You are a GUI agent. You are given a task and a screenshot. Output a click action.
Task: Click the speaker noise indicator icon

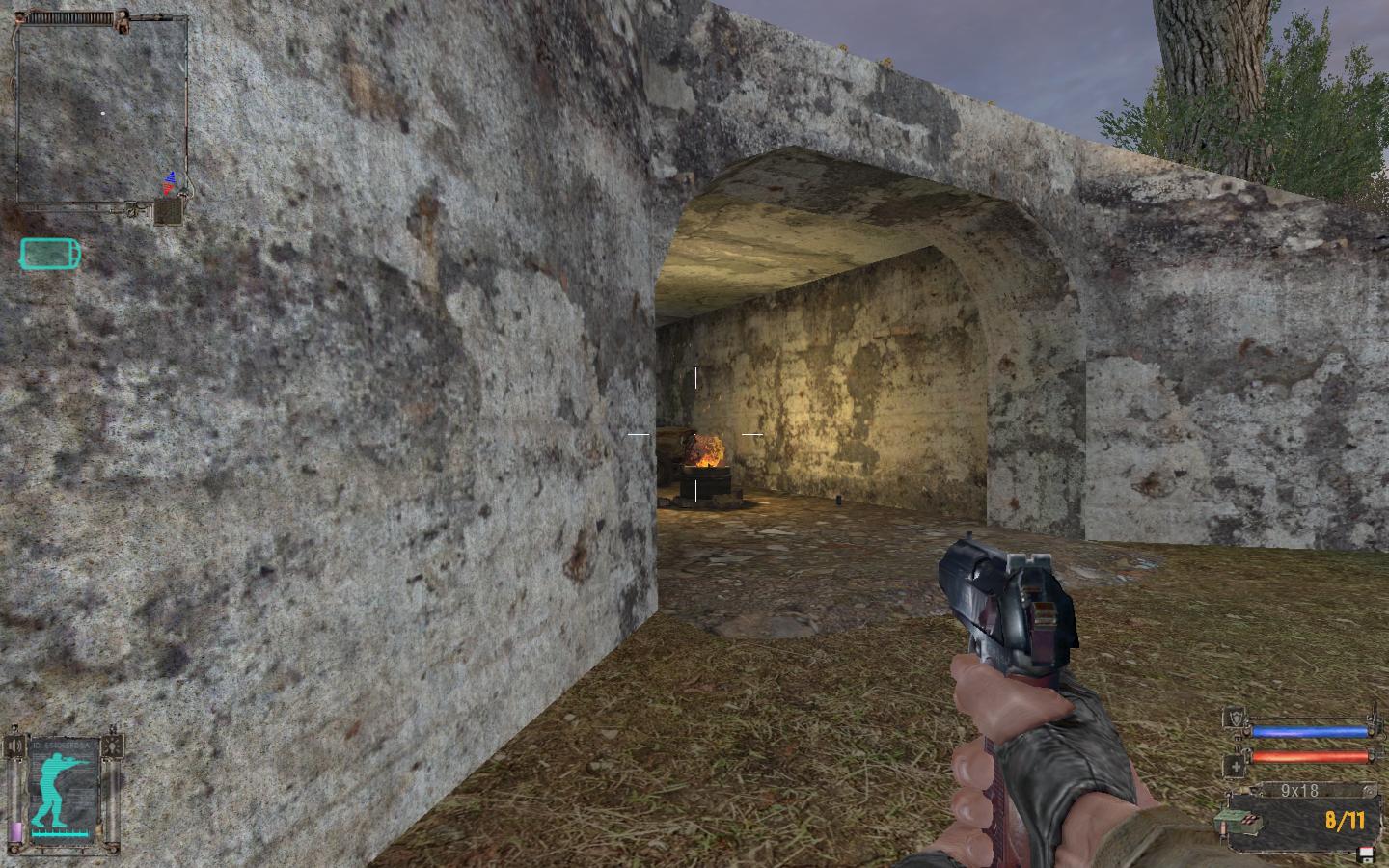click(14, 746)
